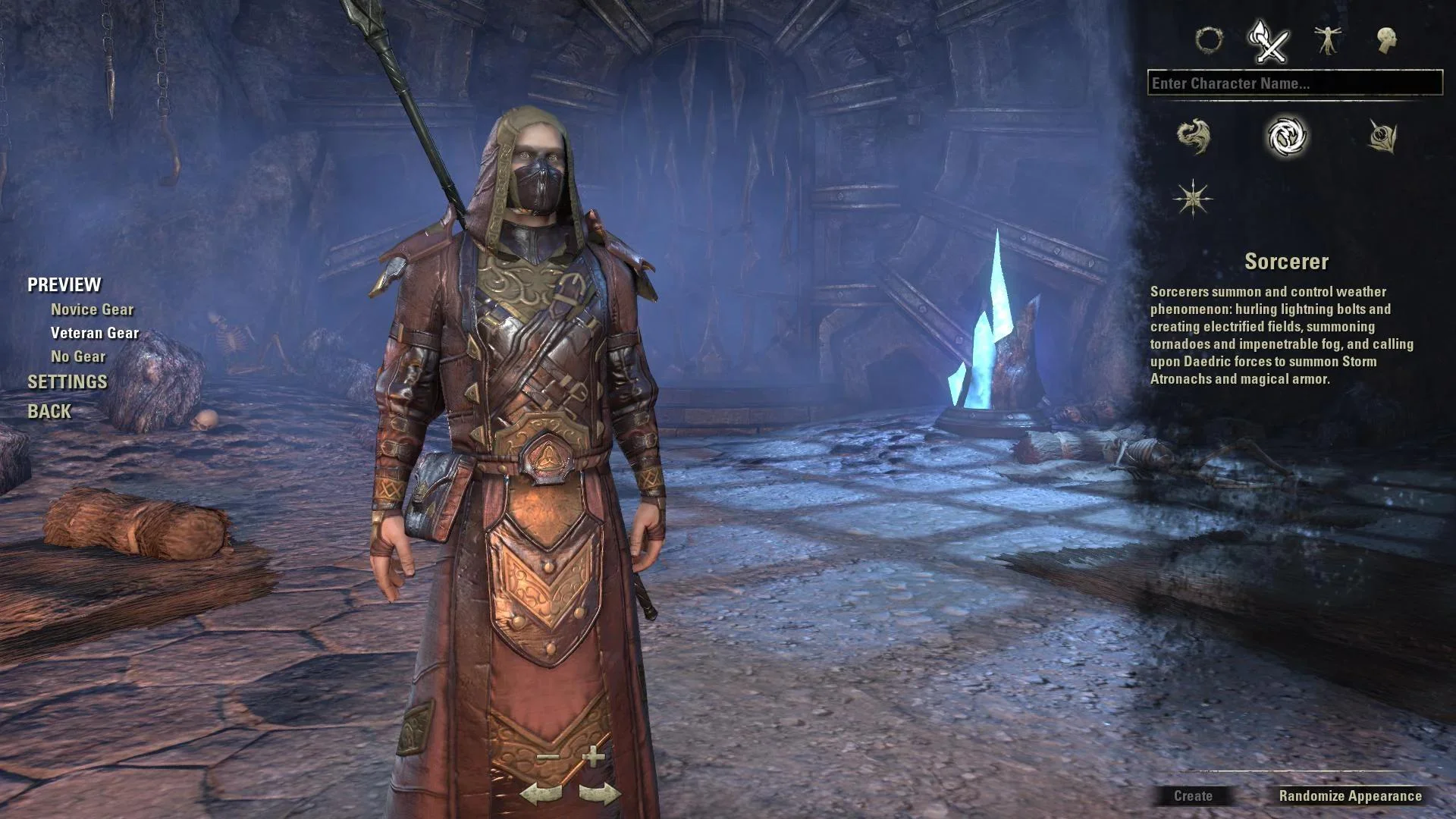Switch to the race tab ring icon
Image resolution: width=1456 pixels, height=819 pixels.
click(1209, 39)
